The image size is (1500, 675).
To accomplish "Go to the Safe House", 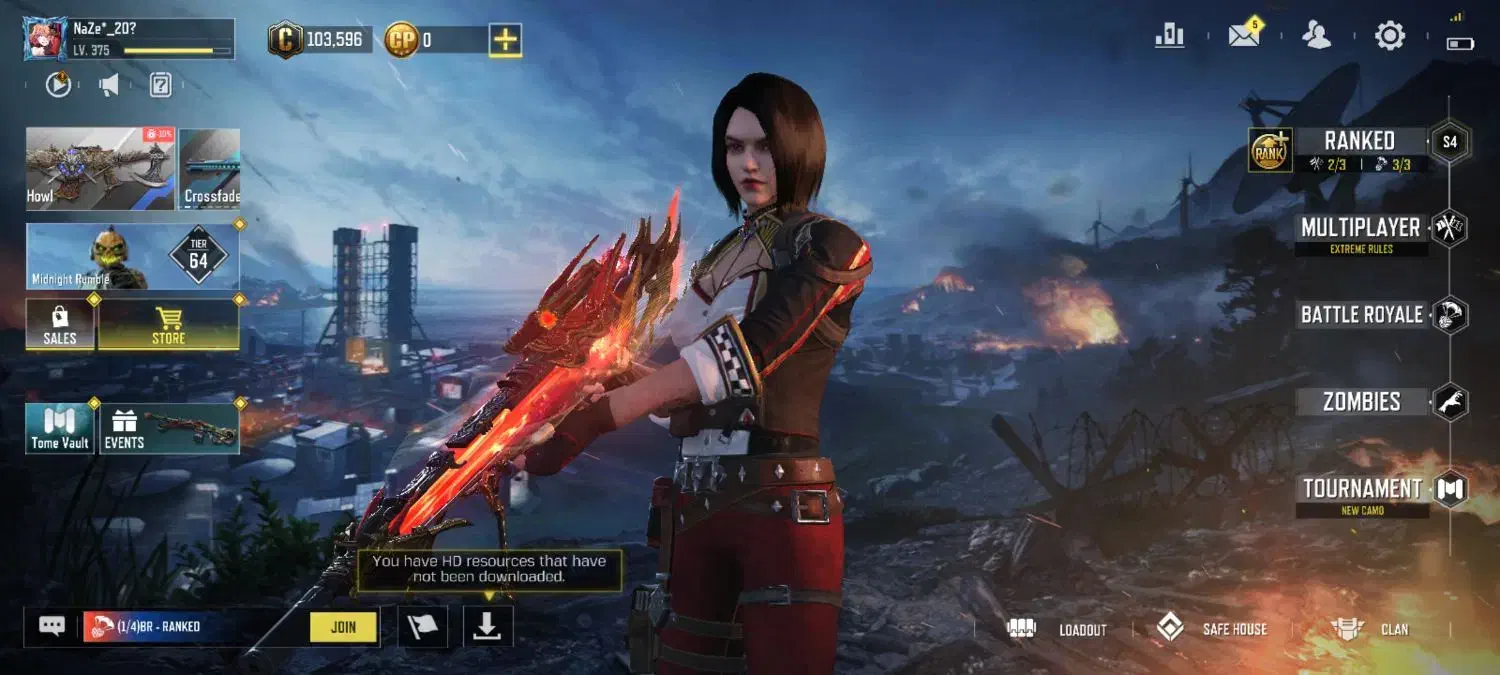I will click(x=1212, y=629).
